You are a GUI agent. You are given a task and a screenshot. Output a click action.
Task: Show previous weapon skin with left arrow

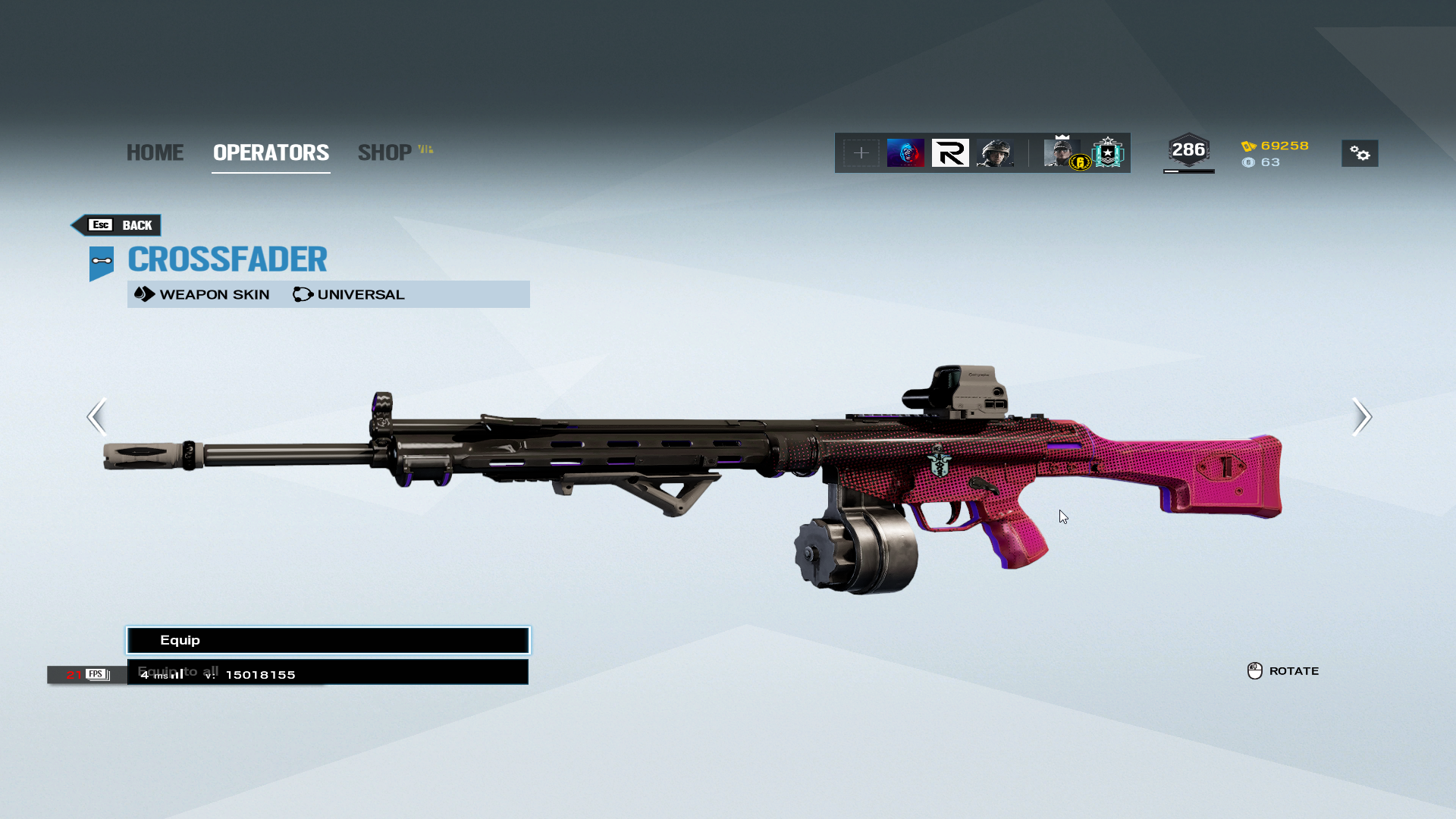coord(96,416)
